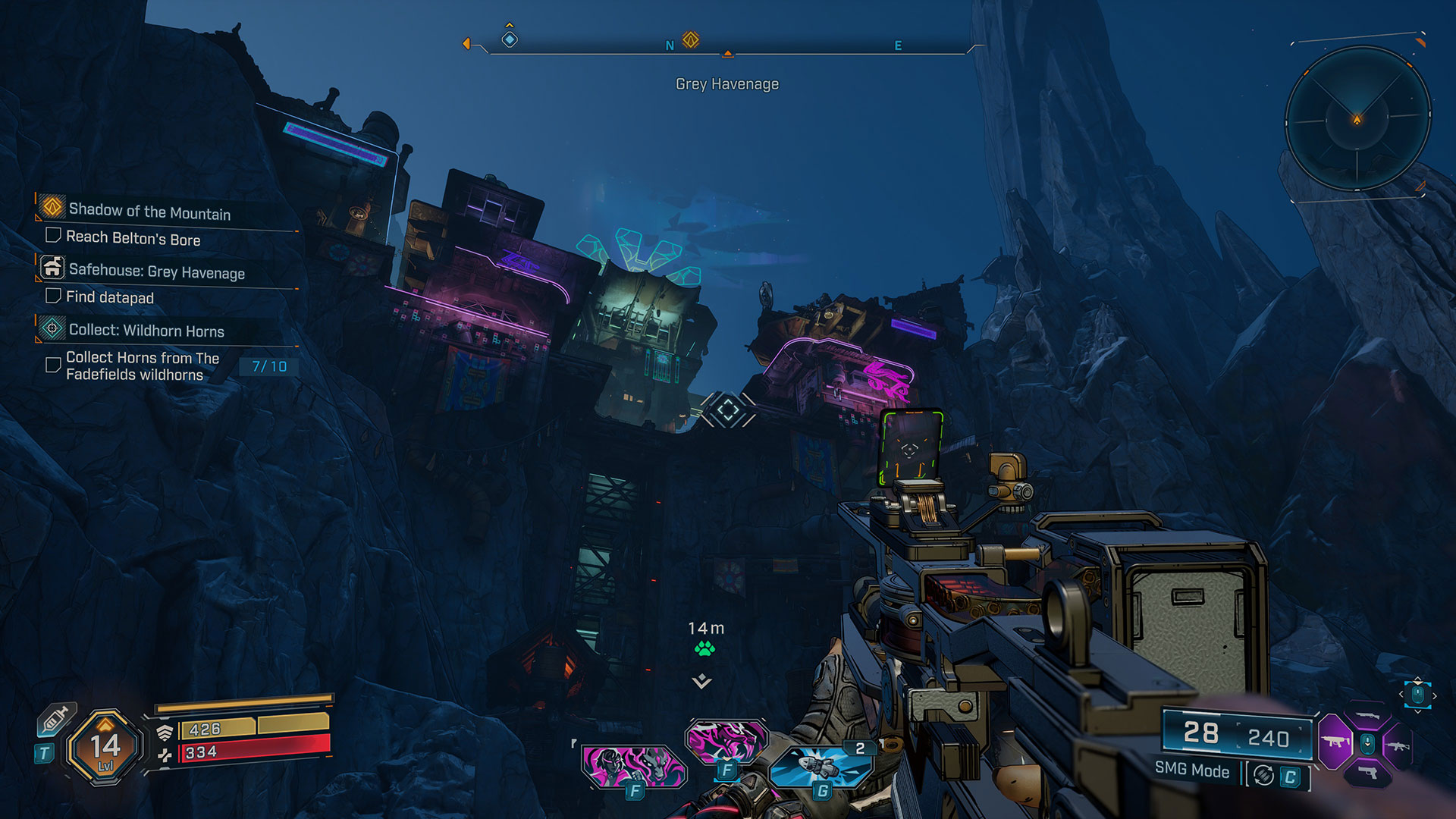Choose the assault rifle in the right weapon slot
The height and width of the screenshot is (819, 1456).
tap(1398, 745)
